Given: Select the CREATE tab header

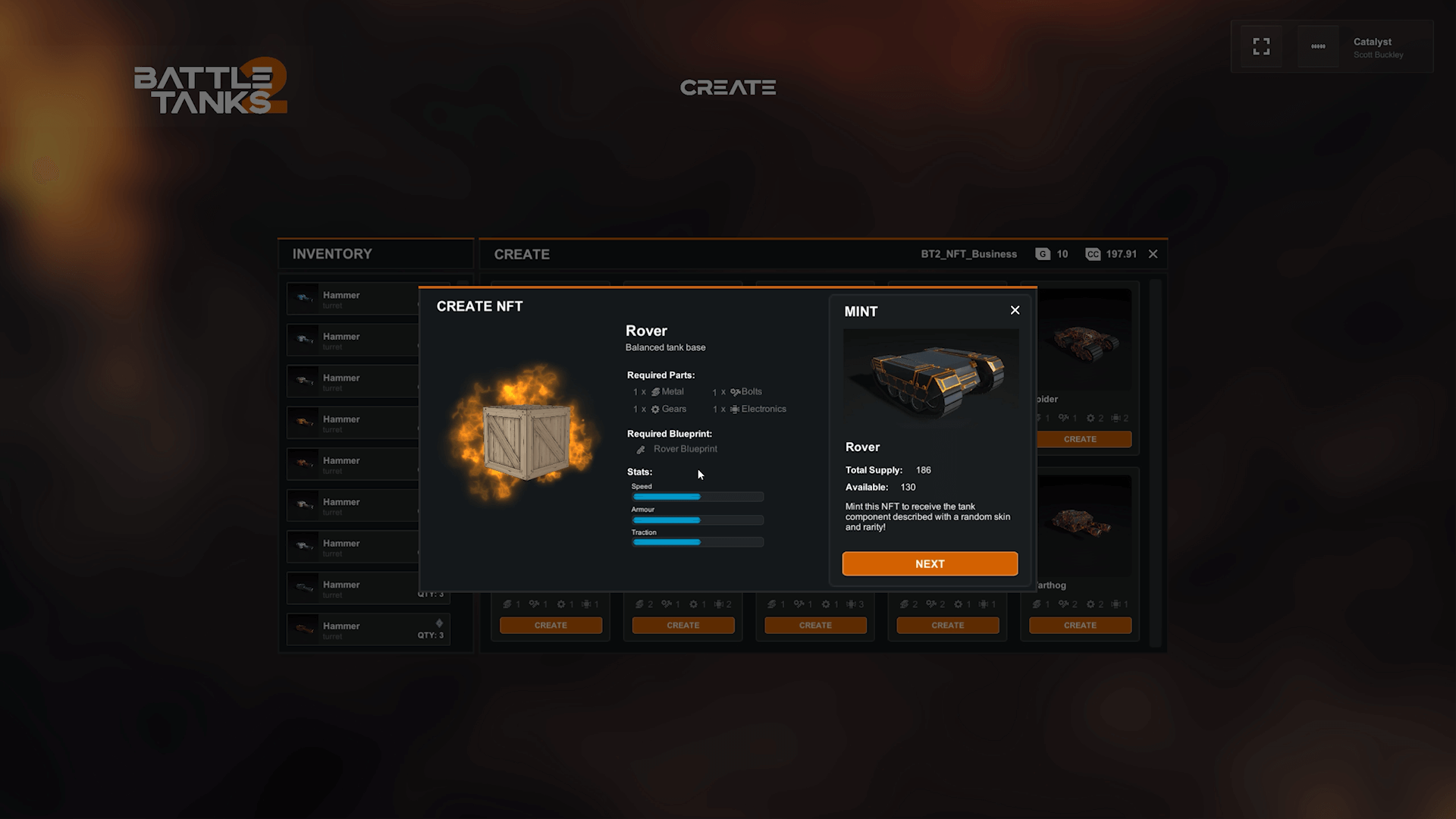Looking at the screenshot, I should pos(522,254).
